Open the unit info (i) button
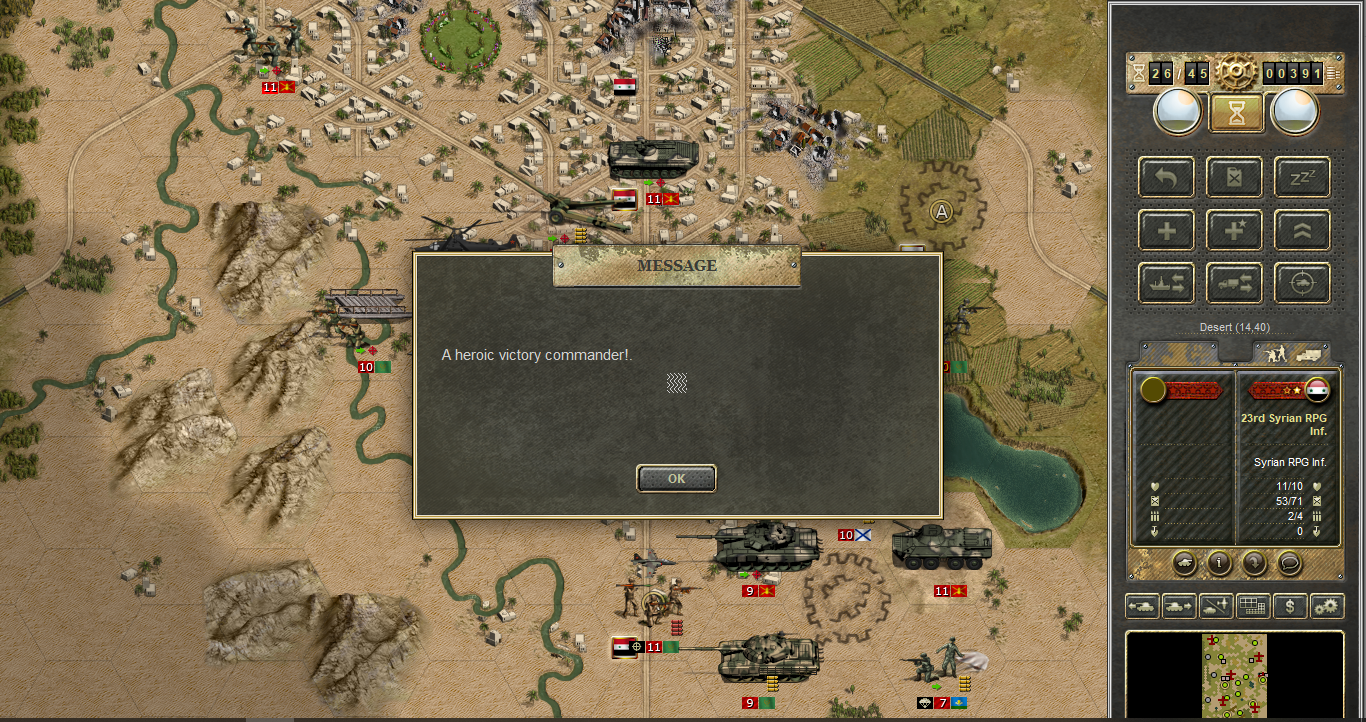Image resolution: width=1366 pixels, height=722 pixels. 1219,562
